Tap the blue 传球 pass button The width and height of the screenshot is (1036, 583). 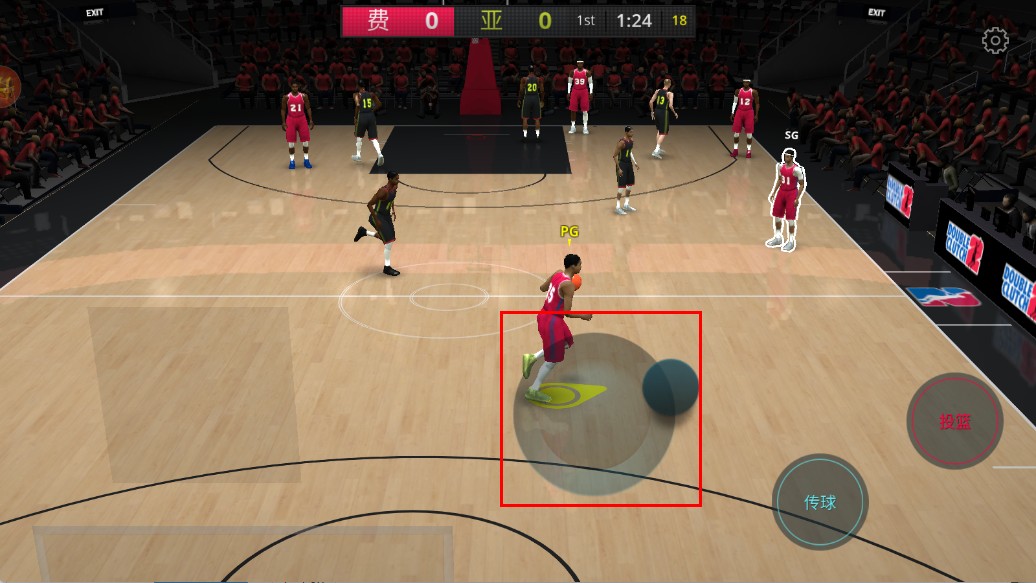(x=820, y=502)
